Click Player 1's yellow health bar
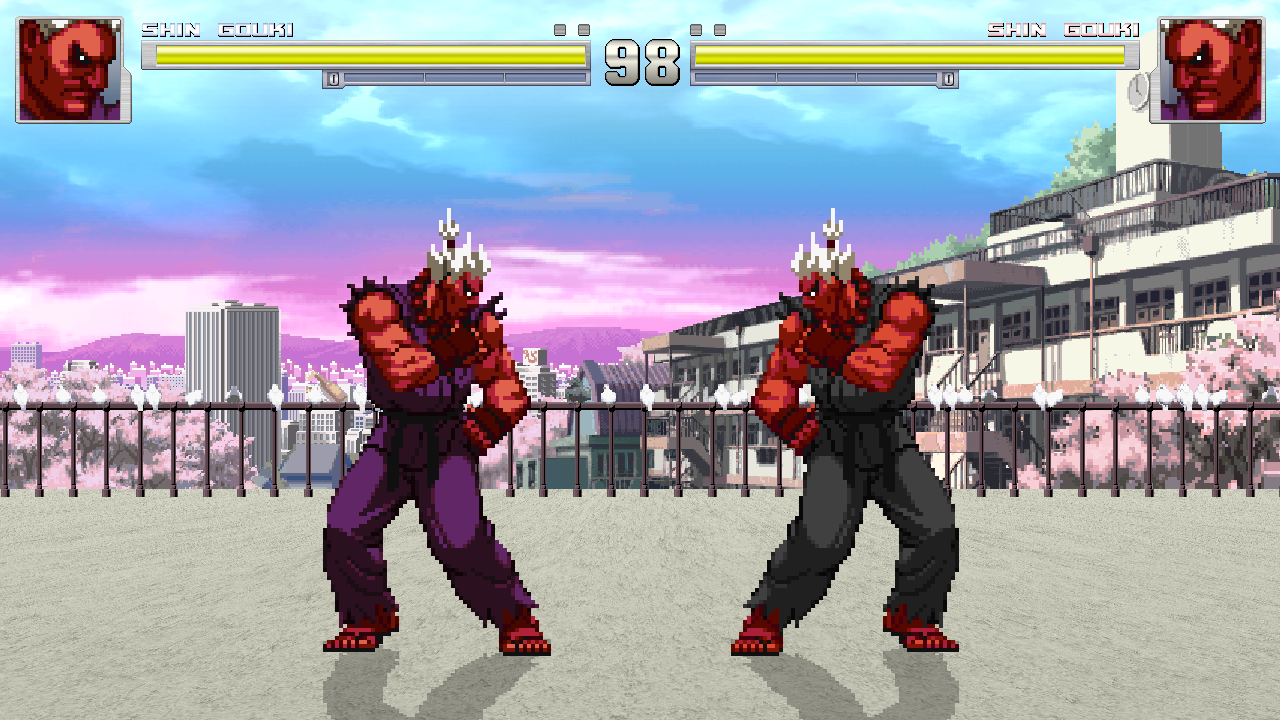Image resolution: width=1280 pixels, height=720 pixels. 370,57
